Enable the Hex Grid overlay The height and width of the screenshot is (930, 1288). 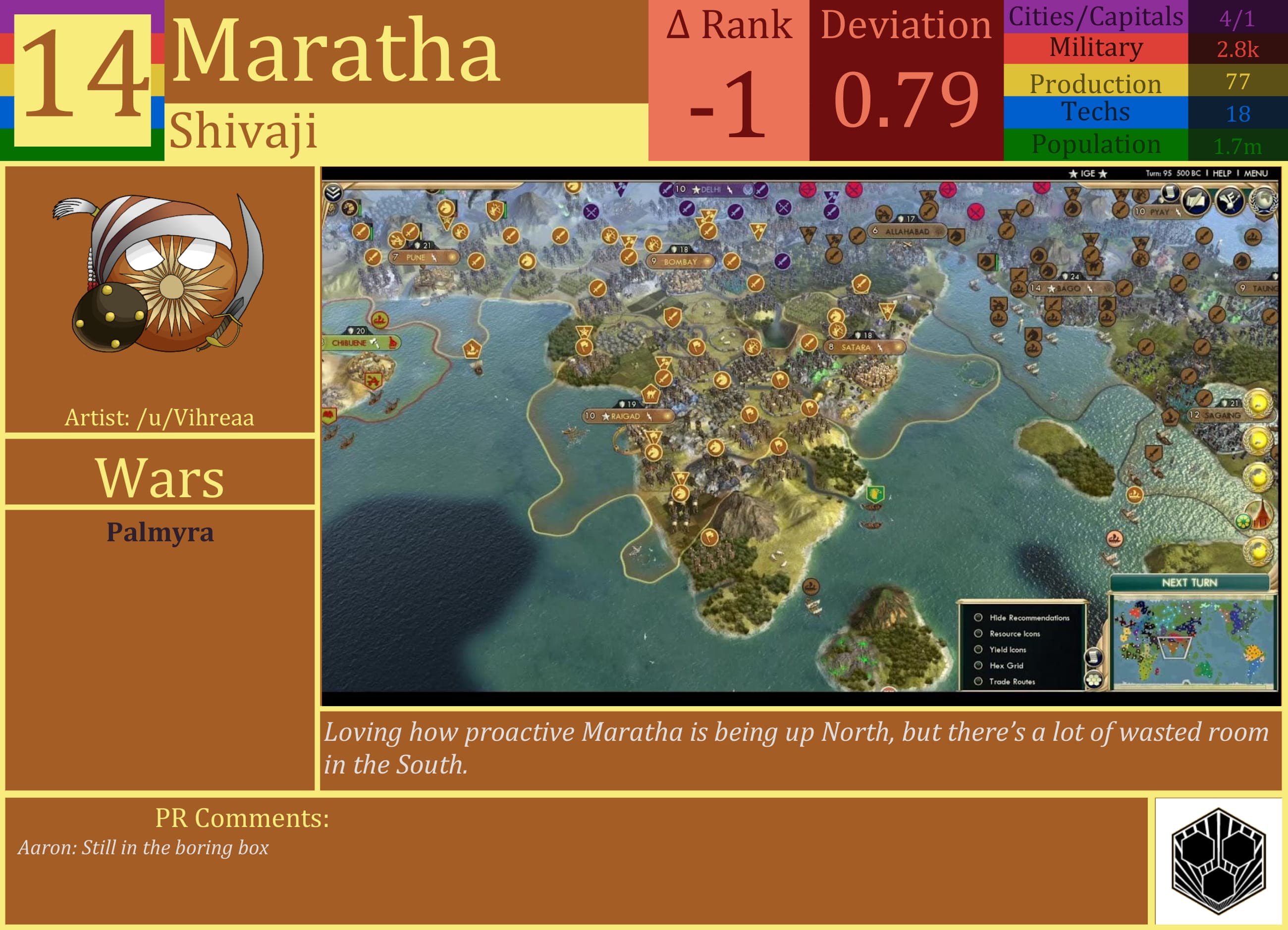tap(978, 665)
